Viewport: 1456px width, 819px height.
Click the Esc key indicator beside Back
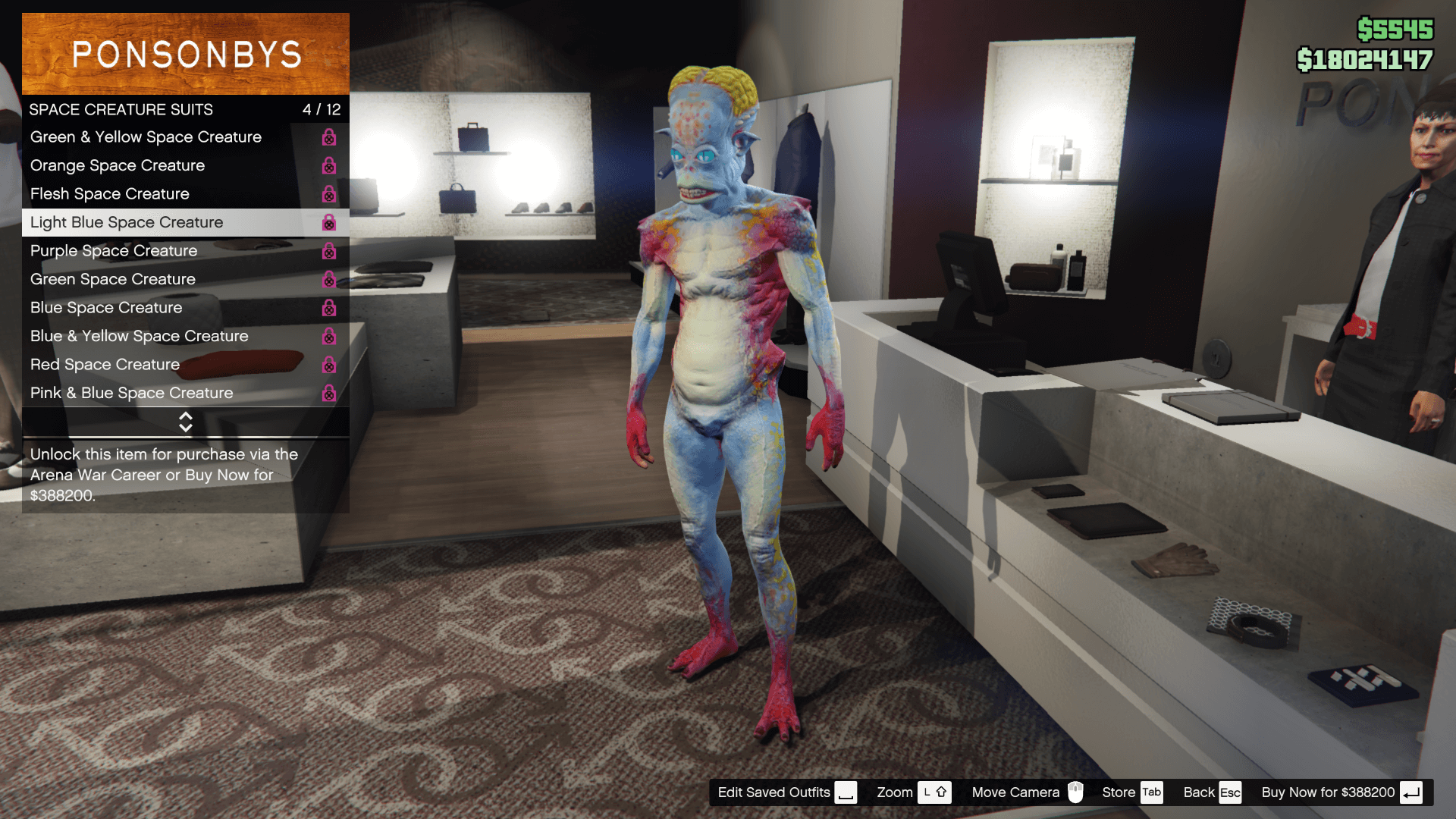pyautogui.click(x=1232, y=792)
